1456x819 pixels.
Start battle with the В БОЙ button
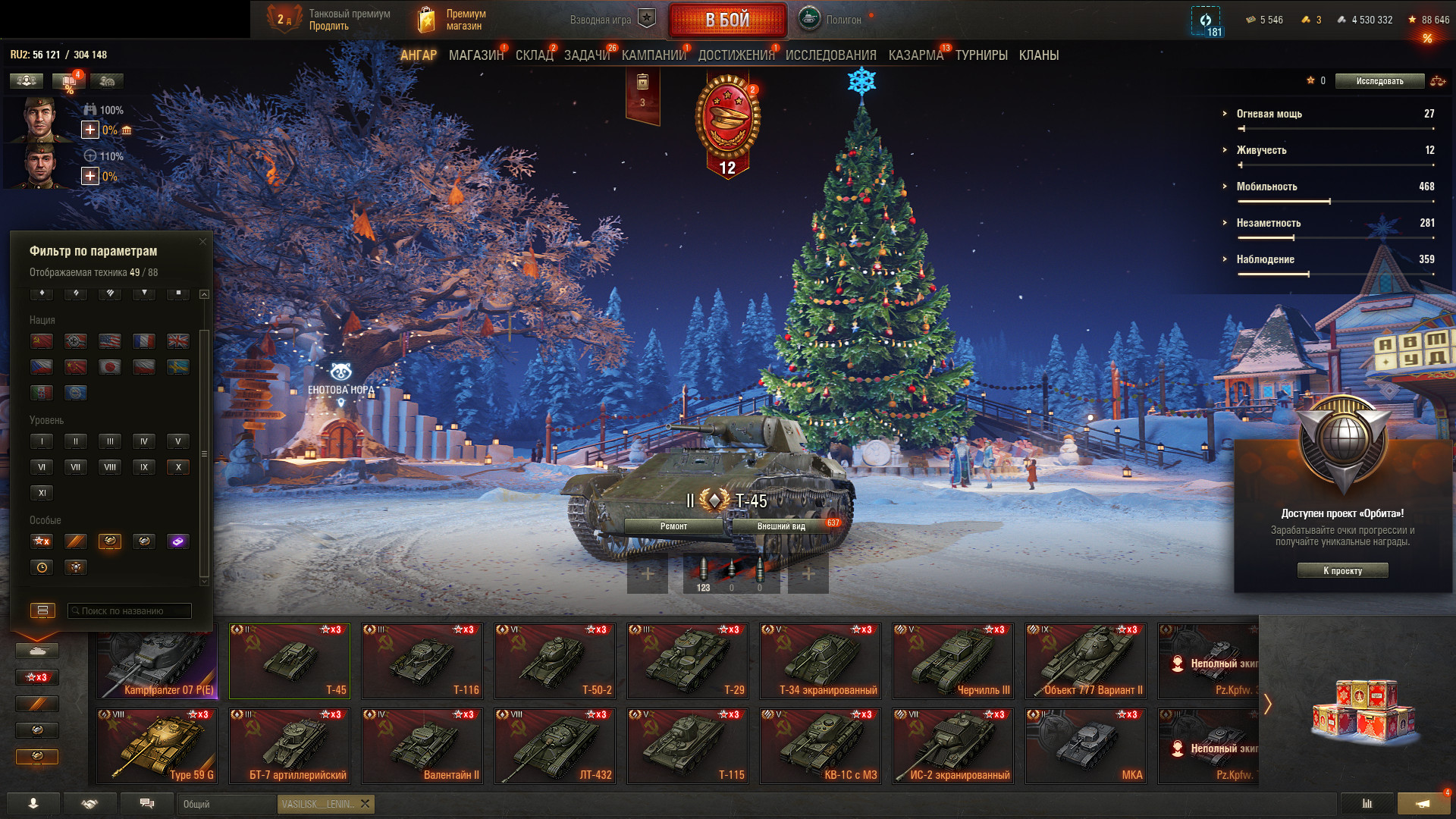point(727,20)
